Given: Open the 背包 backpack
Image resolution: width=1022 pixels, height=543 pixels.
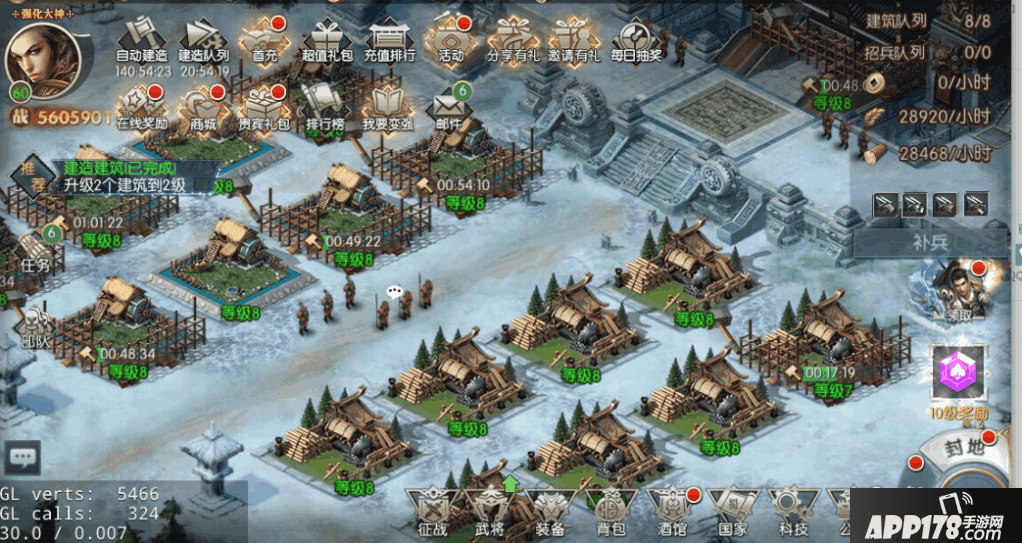Looking at the screenshot, I should 609,512.
